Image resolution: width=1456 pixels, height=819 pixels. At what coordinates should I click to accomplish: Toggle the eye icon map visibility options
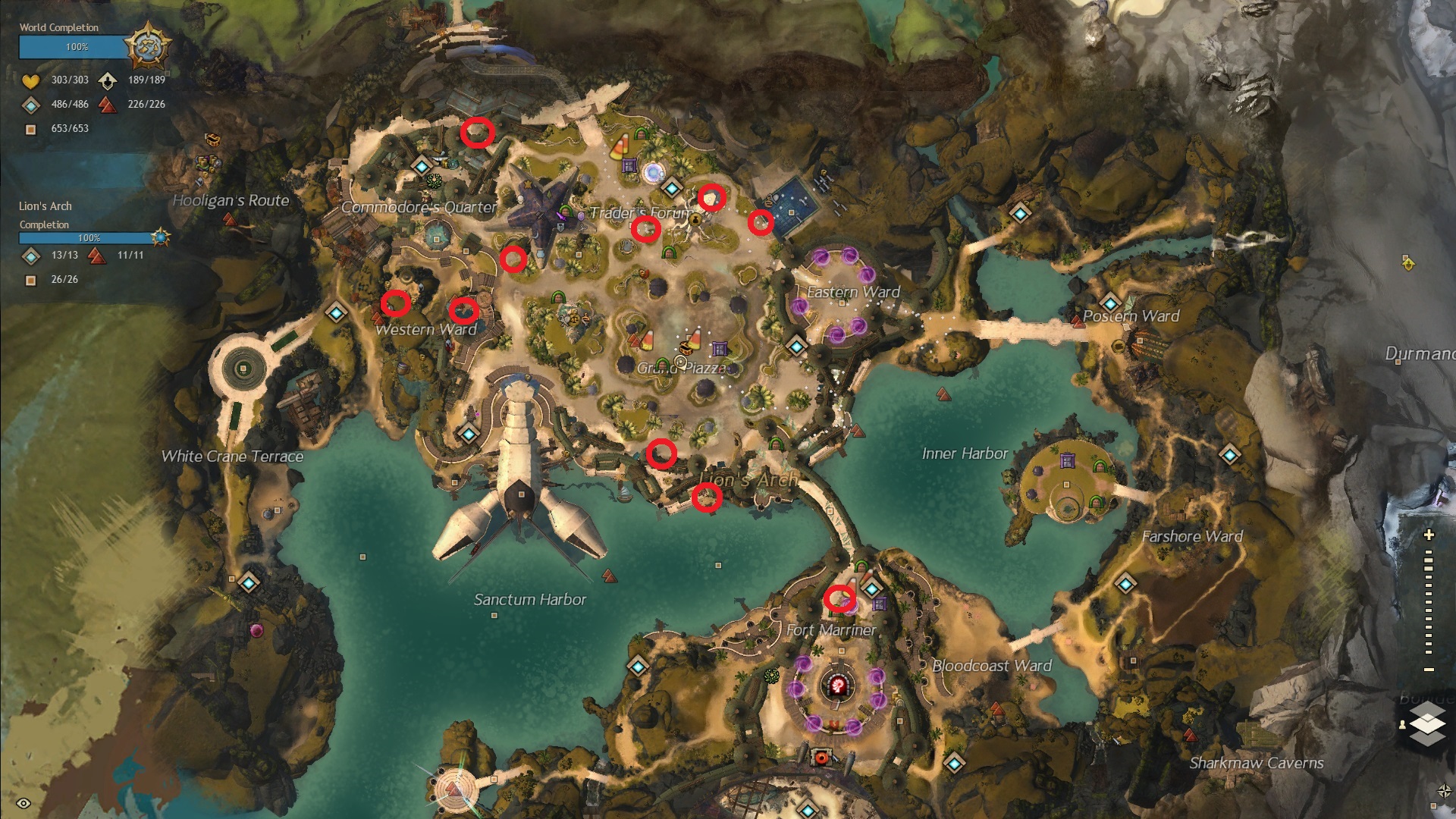point(24,803)
